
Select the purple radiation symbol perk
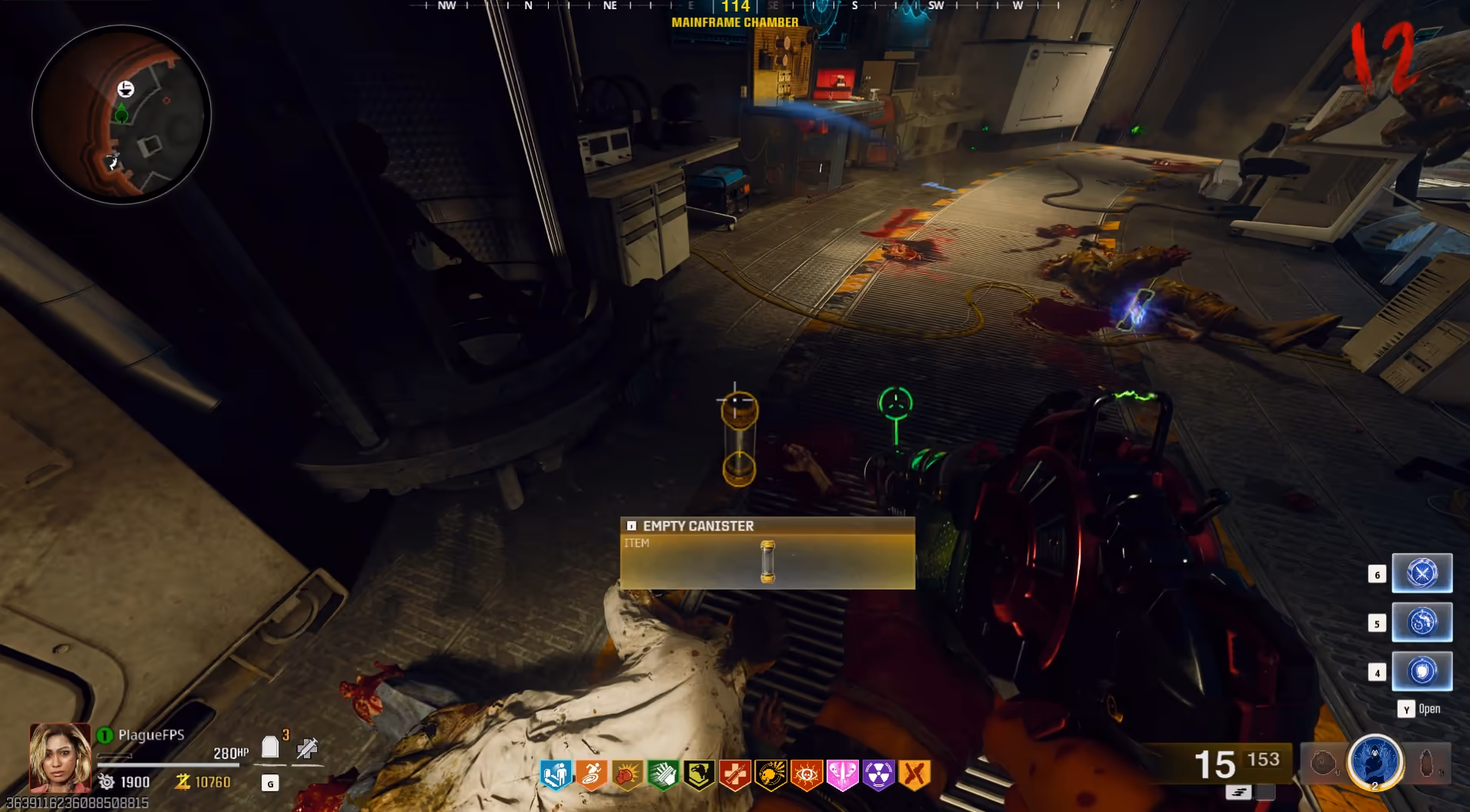coord(878,775)
